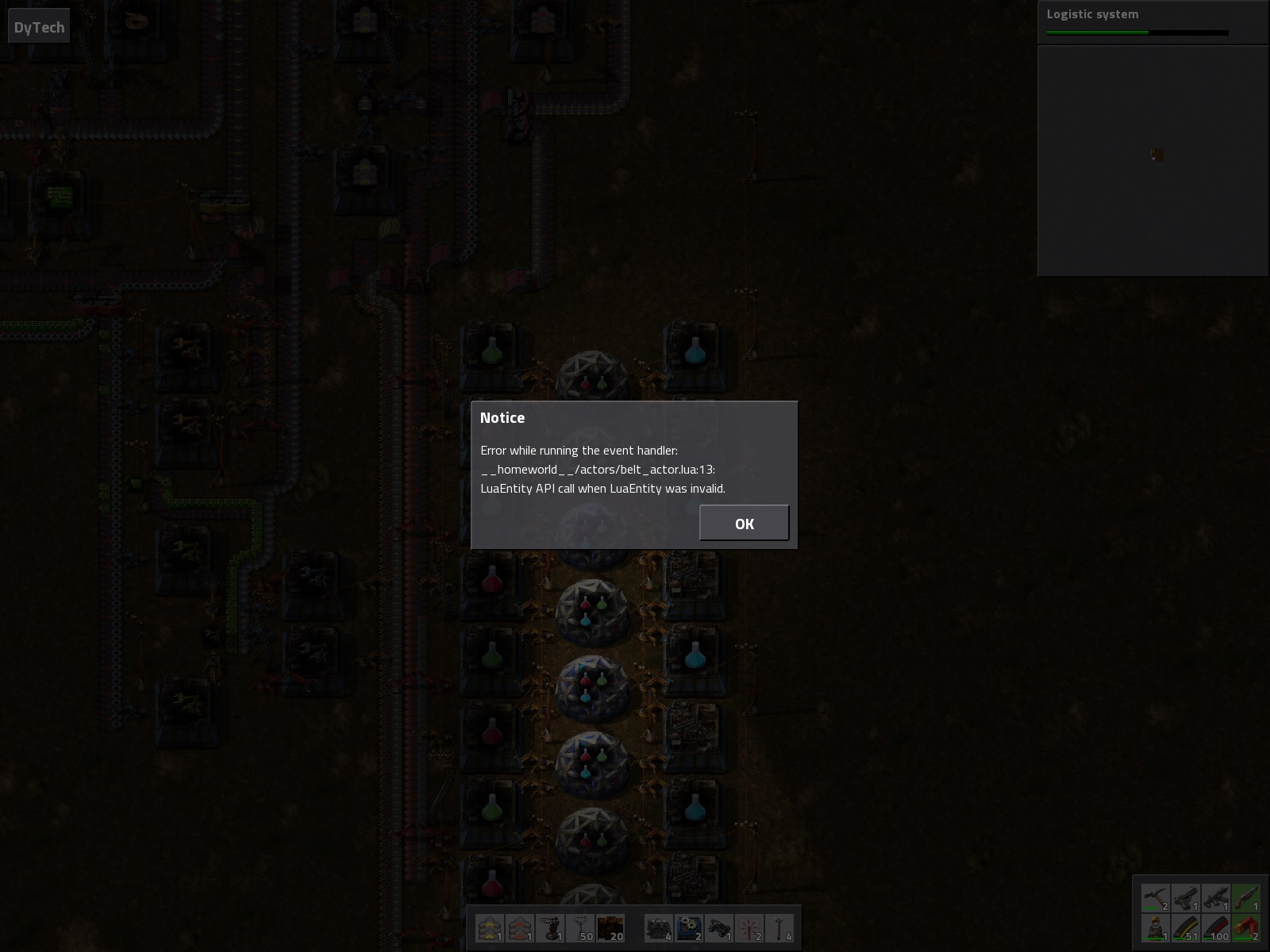Viewport: 1270px width, 952px height.
Task: Click the pickaxe tool slot
Action: coord(1156,898)
